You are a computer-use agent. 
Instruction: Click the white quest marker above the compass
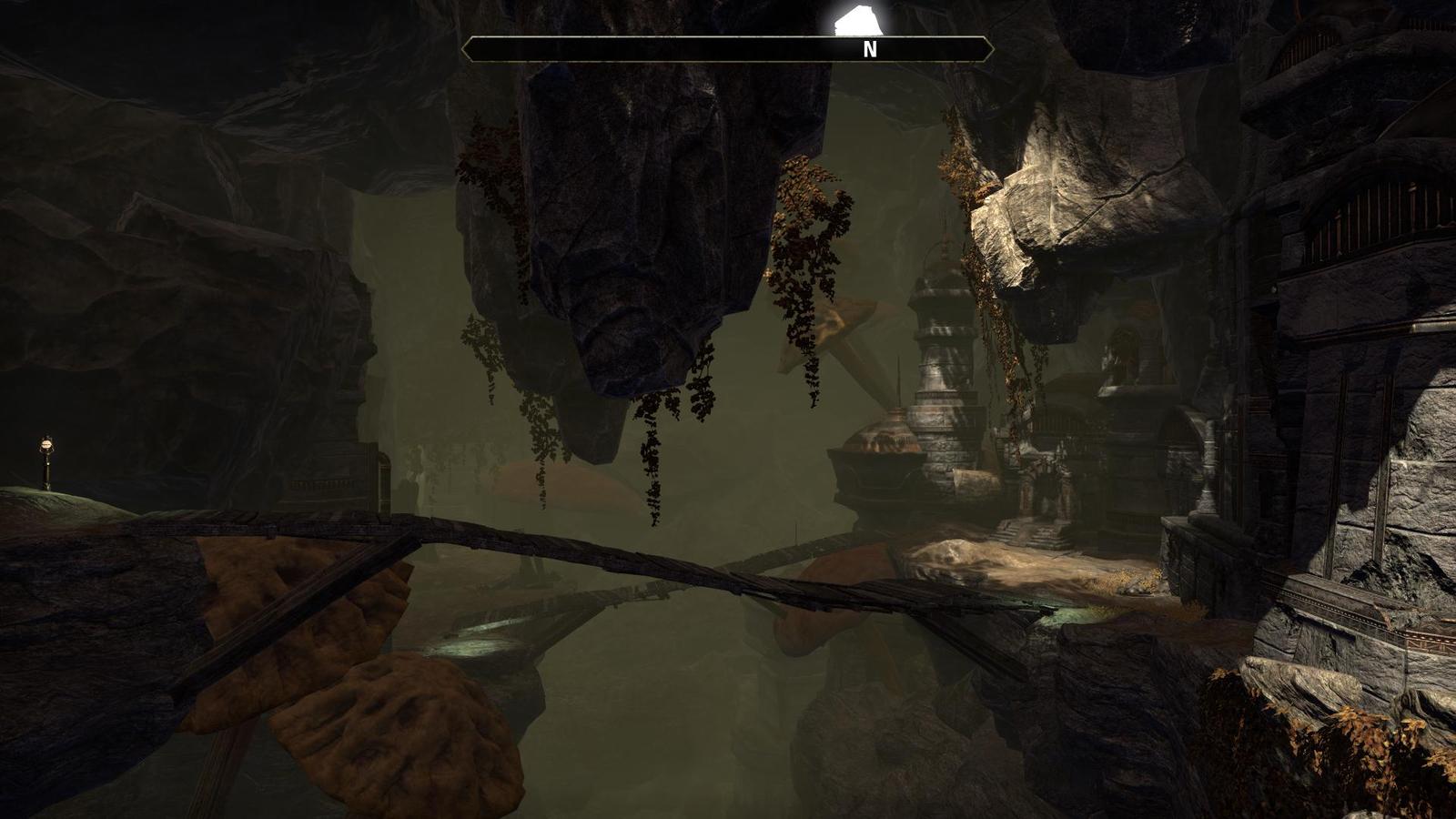tap(854, 22)
